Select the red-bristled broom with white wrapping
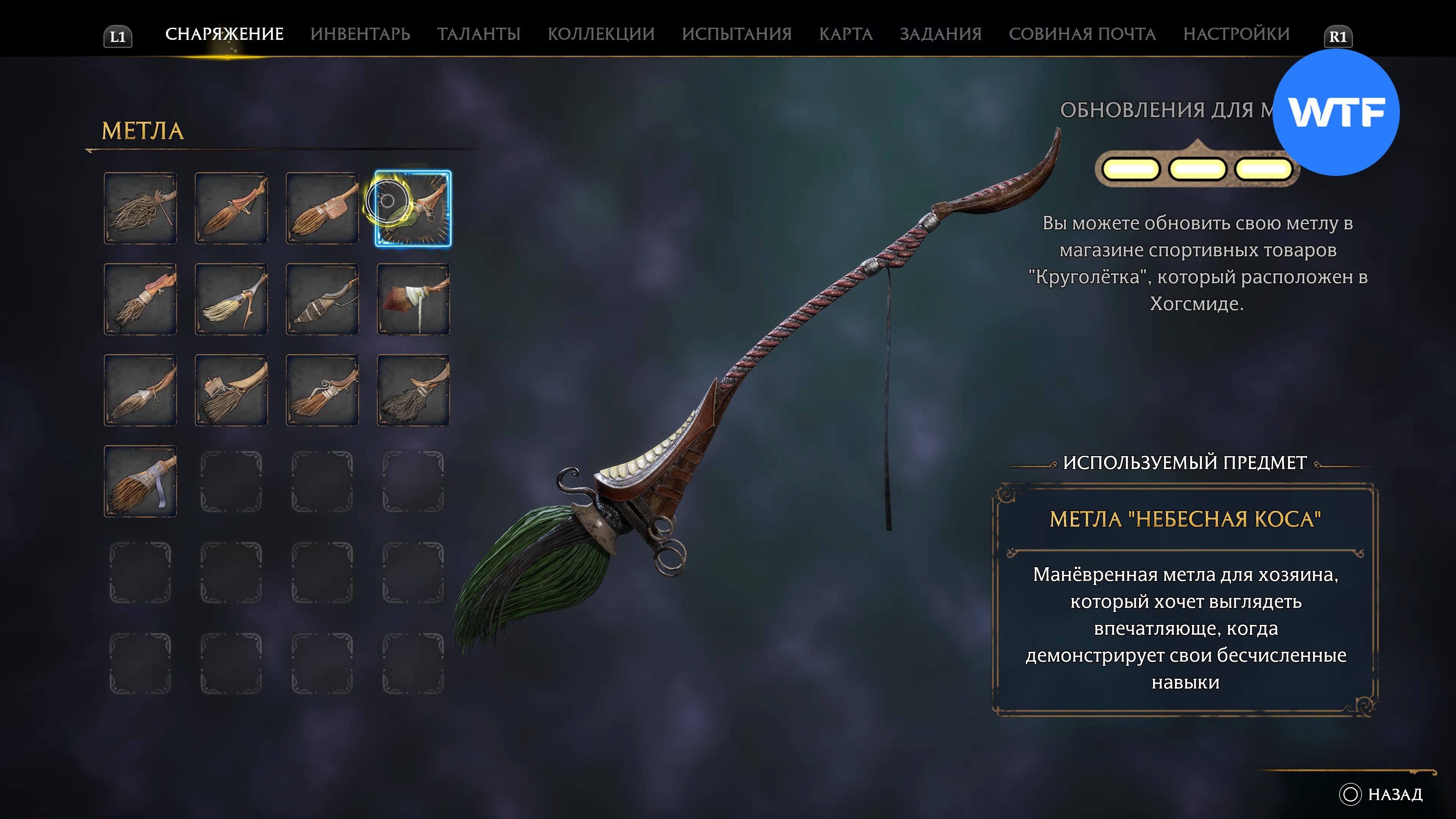Screen dimensions: 1456x819 413,300
